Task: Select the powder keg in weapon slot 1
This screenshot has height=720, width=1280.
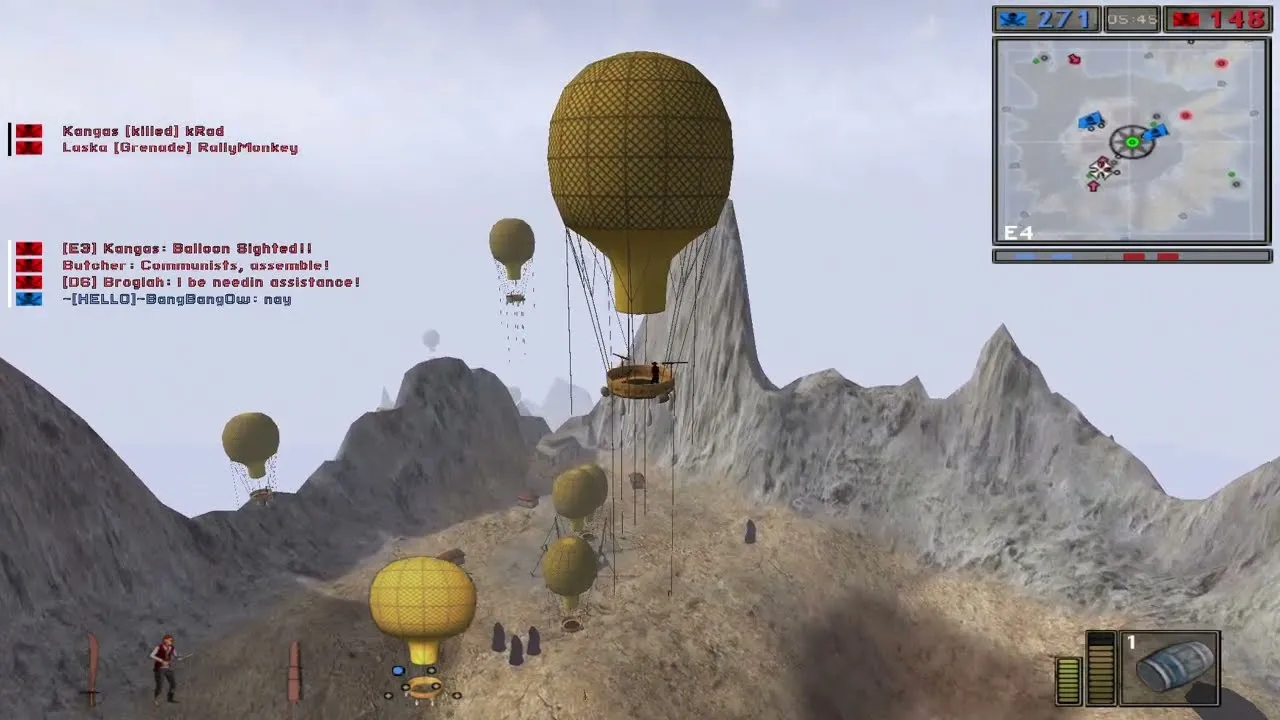Action: point(1170,668)
